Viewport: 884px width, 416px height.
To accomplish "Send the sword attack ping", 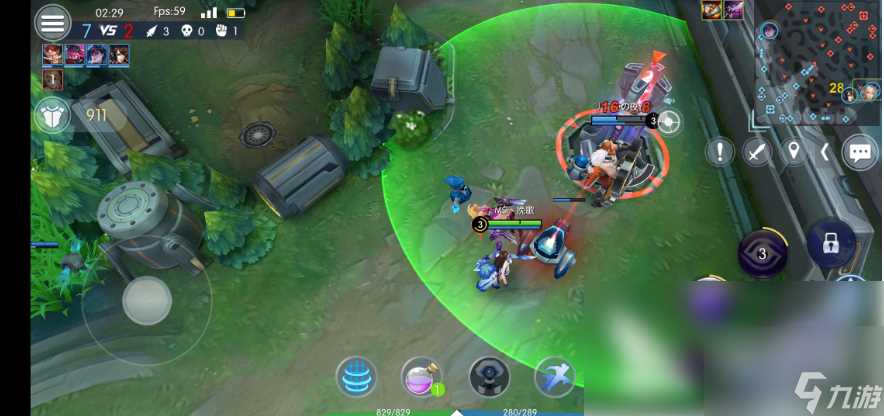I will (x=758, y=152).
